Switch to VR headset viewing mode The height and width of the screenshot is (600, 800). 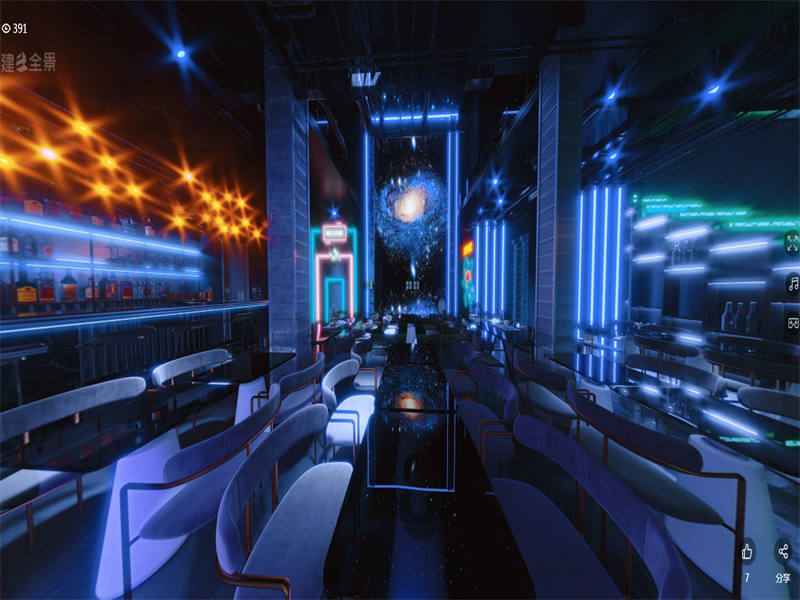(x=792, y=323)
